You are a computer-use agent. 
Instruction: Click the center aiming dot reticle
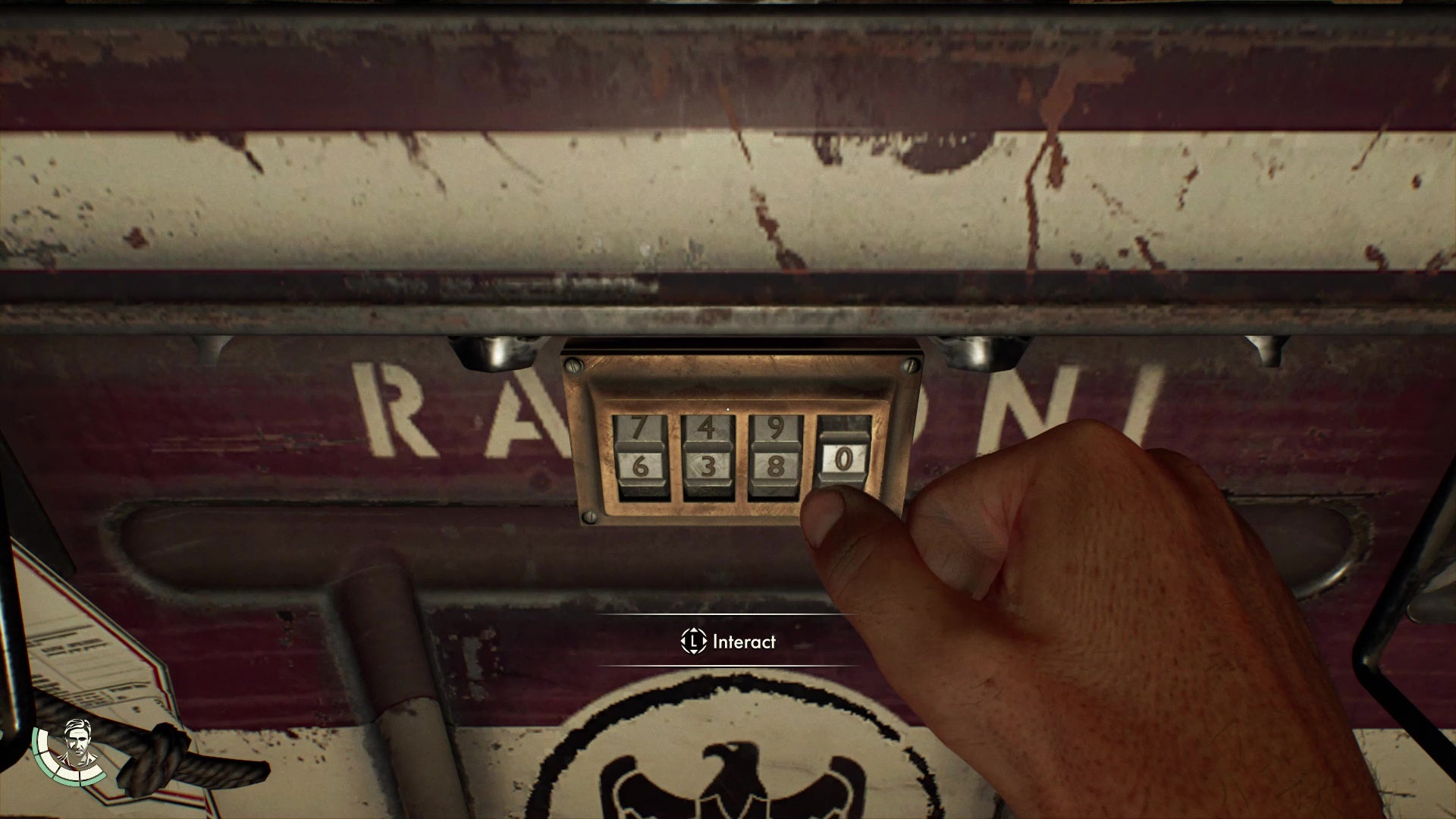click(726, 409)
